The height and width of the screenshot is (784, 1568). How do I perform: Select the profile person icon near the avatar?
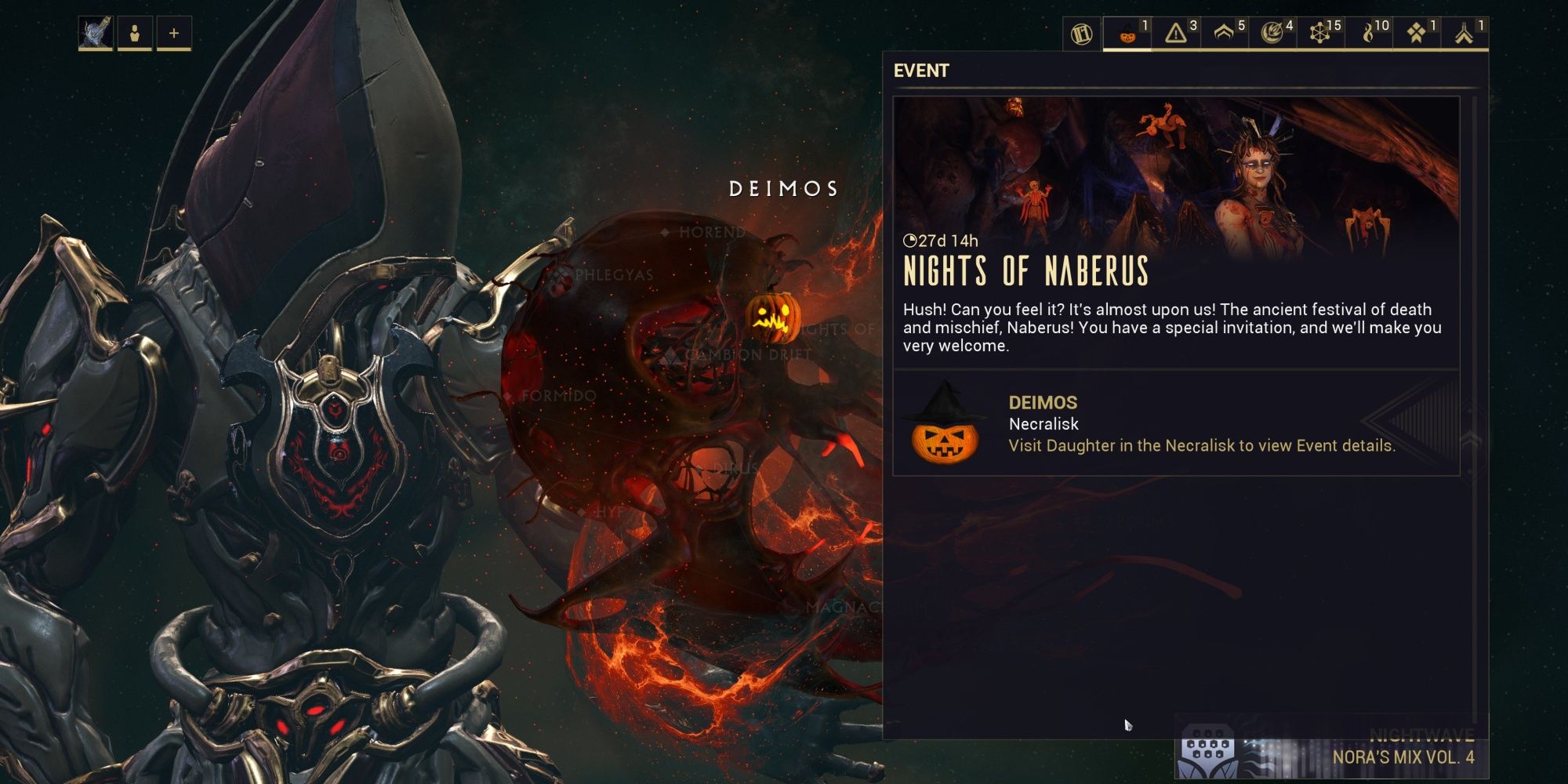[x=135, y=32]
